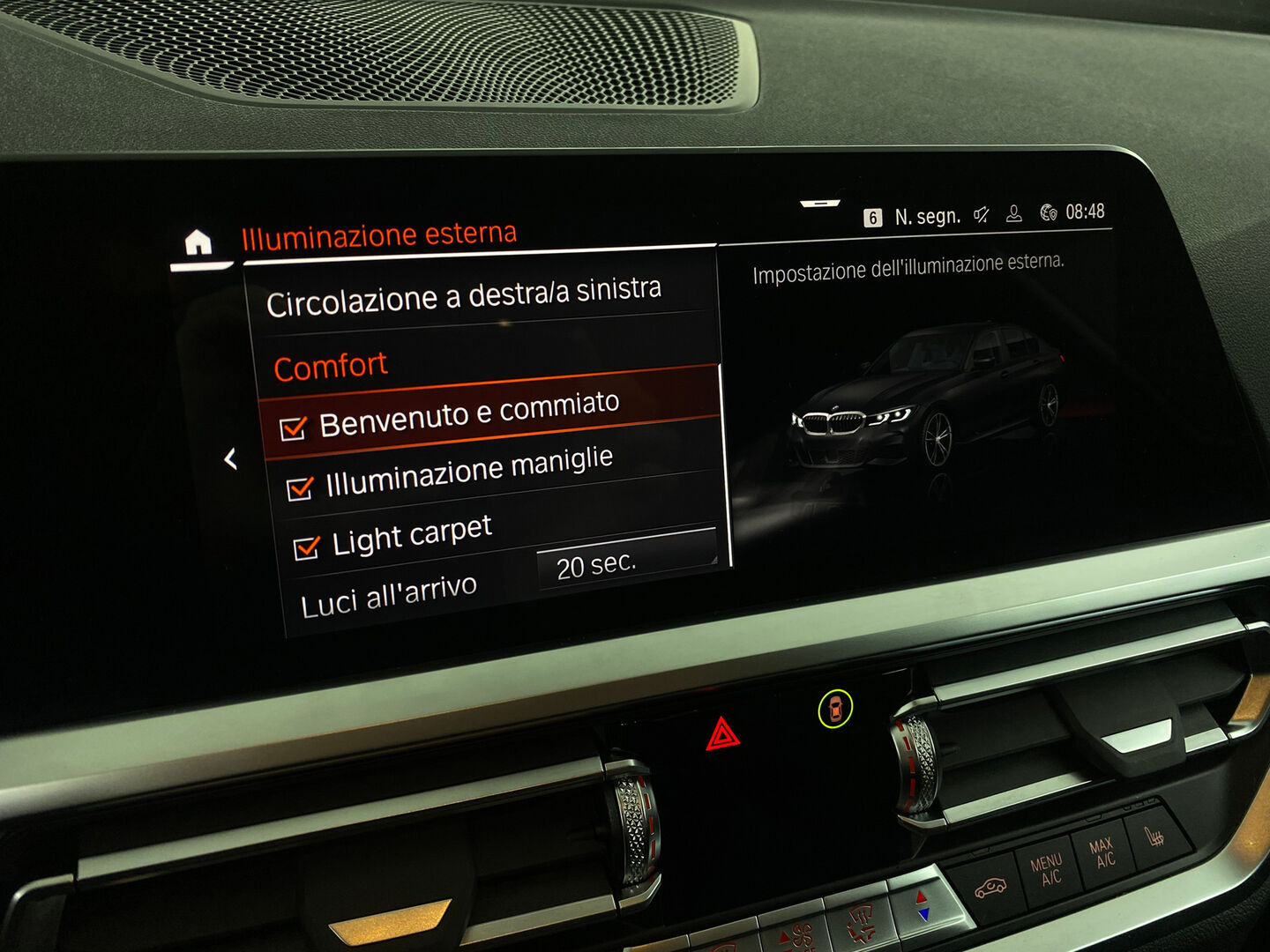
Task: Toggle the Illuminazione maniglie checkbox
Action: pyautogui.click(x=300, y=487)
